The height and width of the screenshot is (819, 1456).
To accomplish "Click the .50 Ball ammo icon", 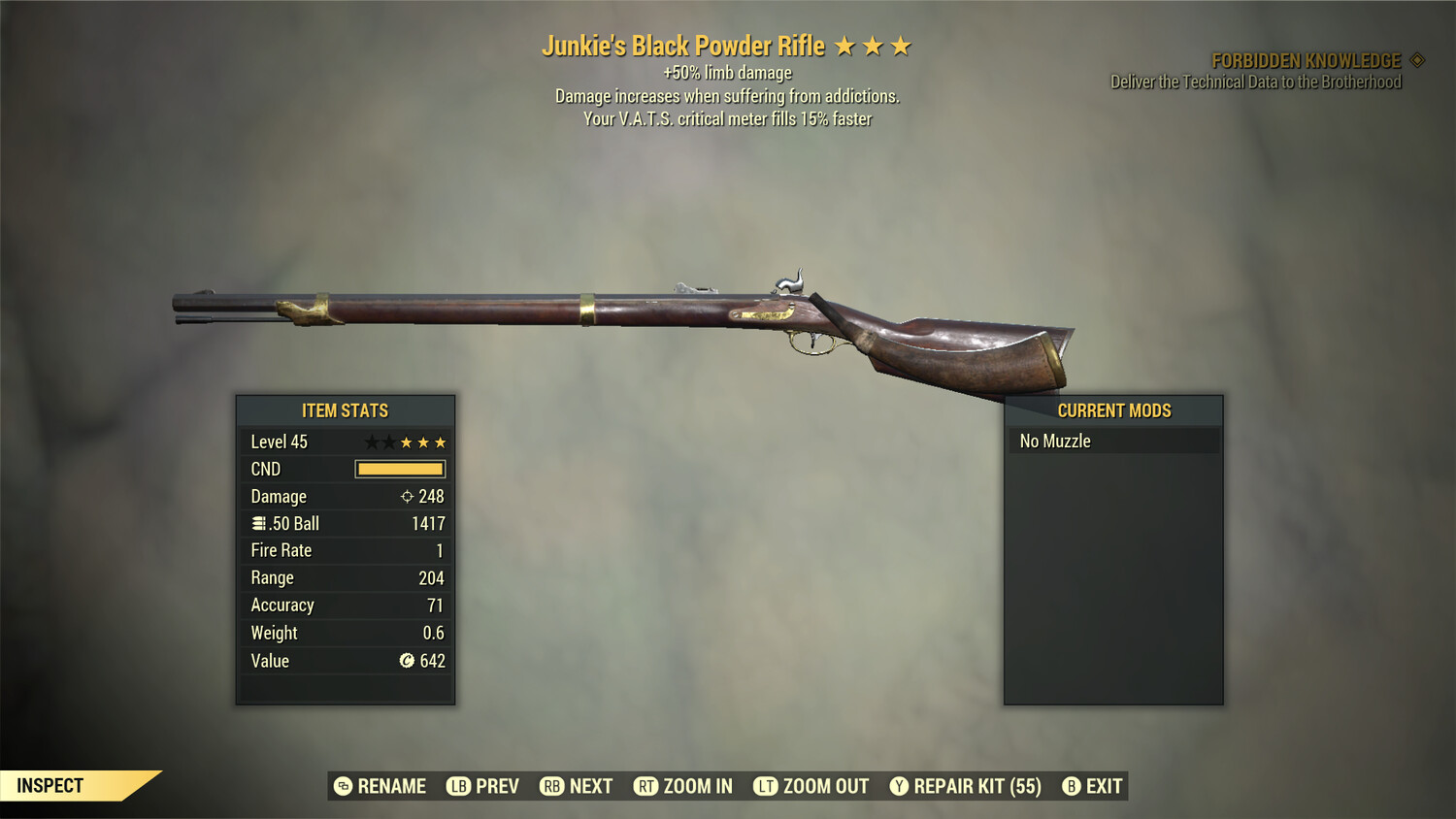I will [x=257, y=523].
